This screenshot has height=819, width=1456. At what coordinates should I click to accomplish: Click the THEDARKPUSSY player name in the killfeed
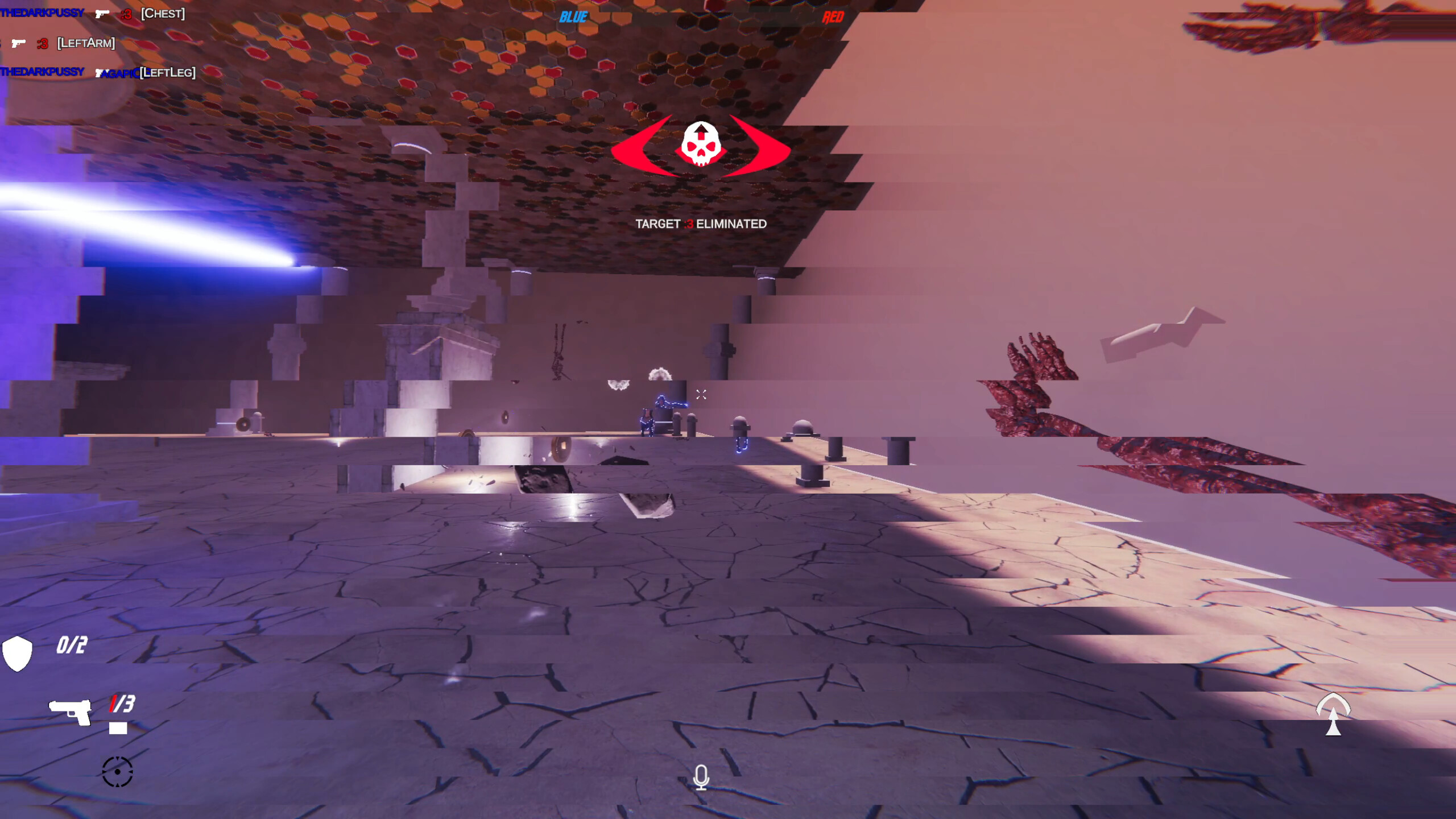point(41,13)
